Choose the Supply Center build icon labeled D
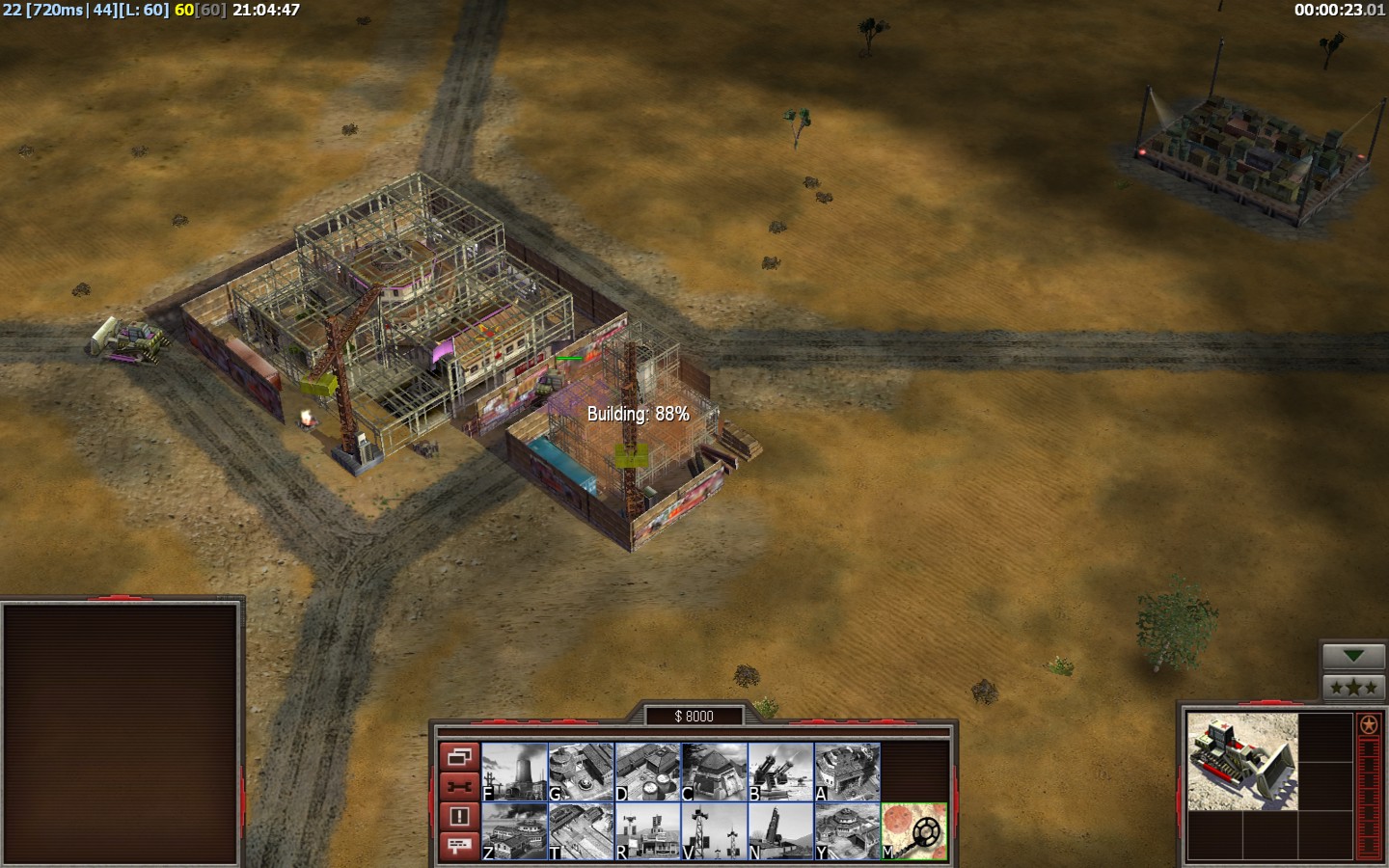The image size is (1389, 868). (647, 772)
